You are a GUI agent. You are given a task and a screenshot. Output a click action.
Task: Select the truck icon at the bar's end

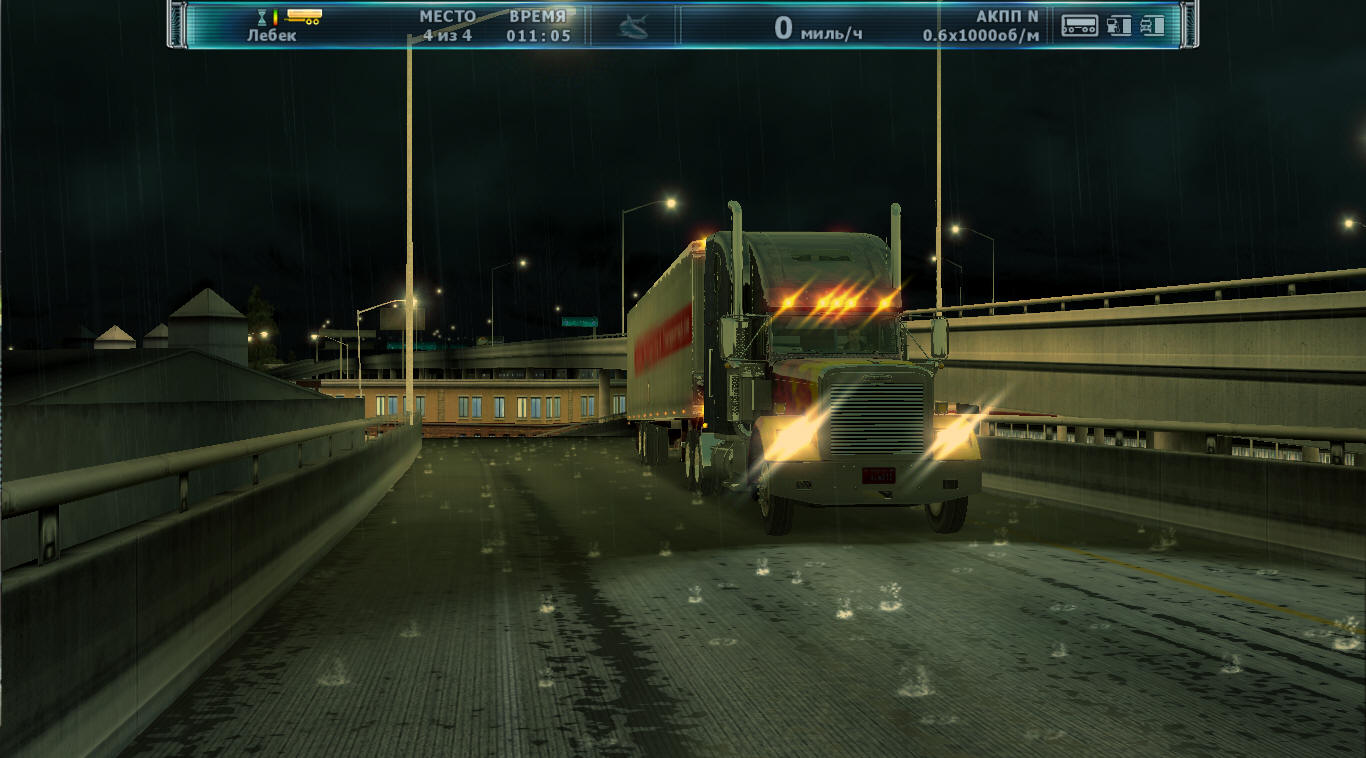(x=1153, y=25)
